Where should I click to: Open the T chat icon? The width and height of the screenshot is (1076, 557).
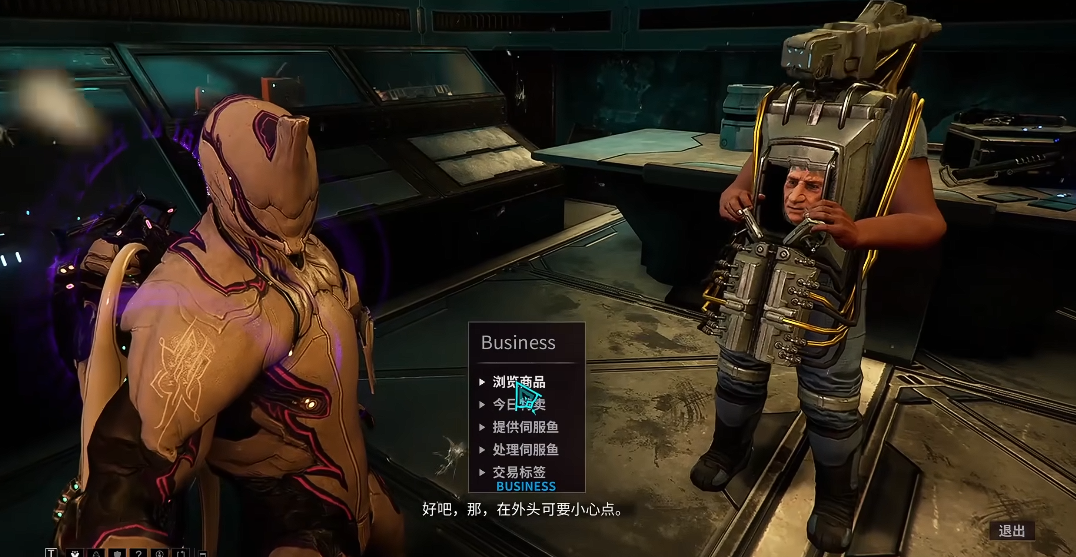tap(51, 552)
